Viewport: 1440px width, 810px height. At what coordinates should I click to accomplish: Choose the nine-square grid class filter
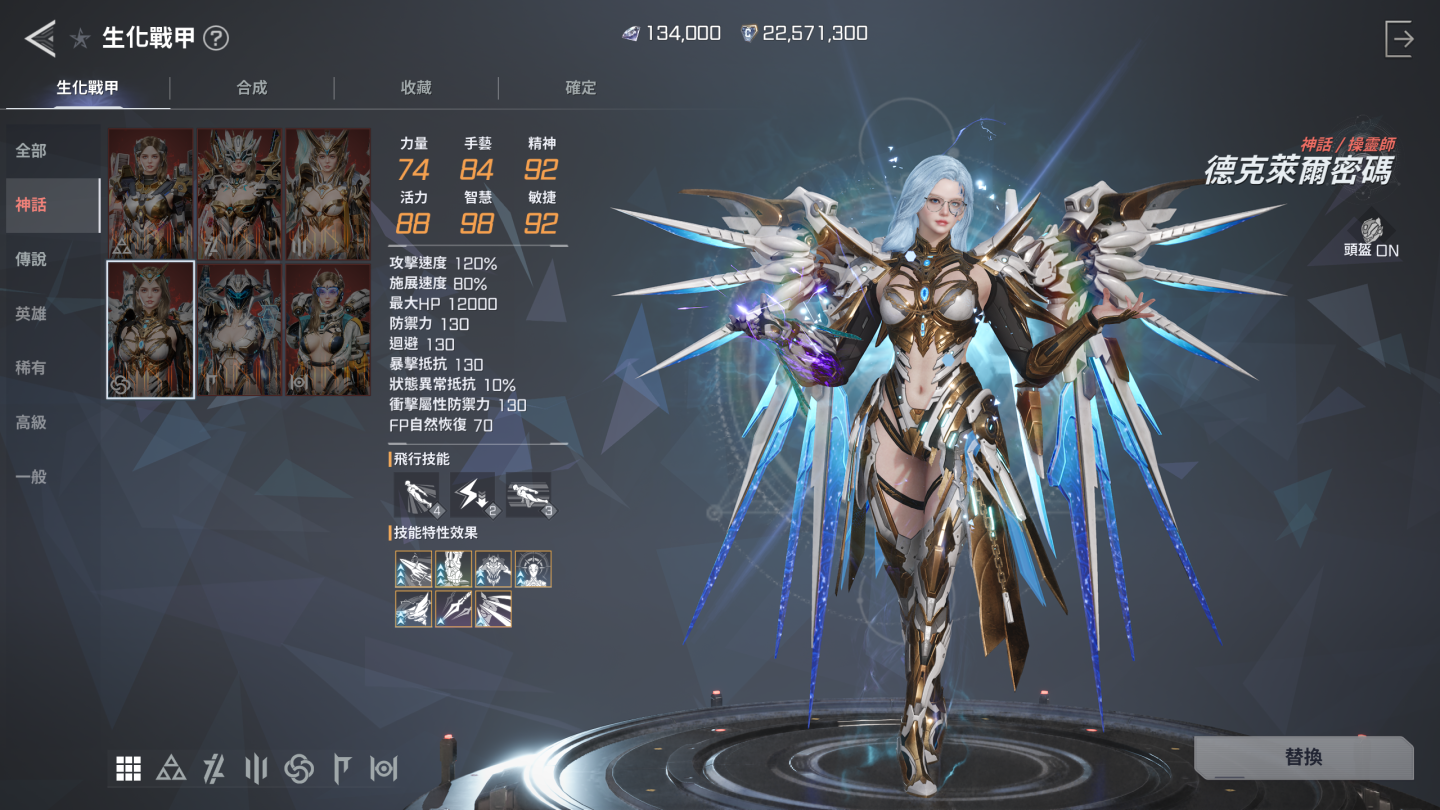click(128, 768)
